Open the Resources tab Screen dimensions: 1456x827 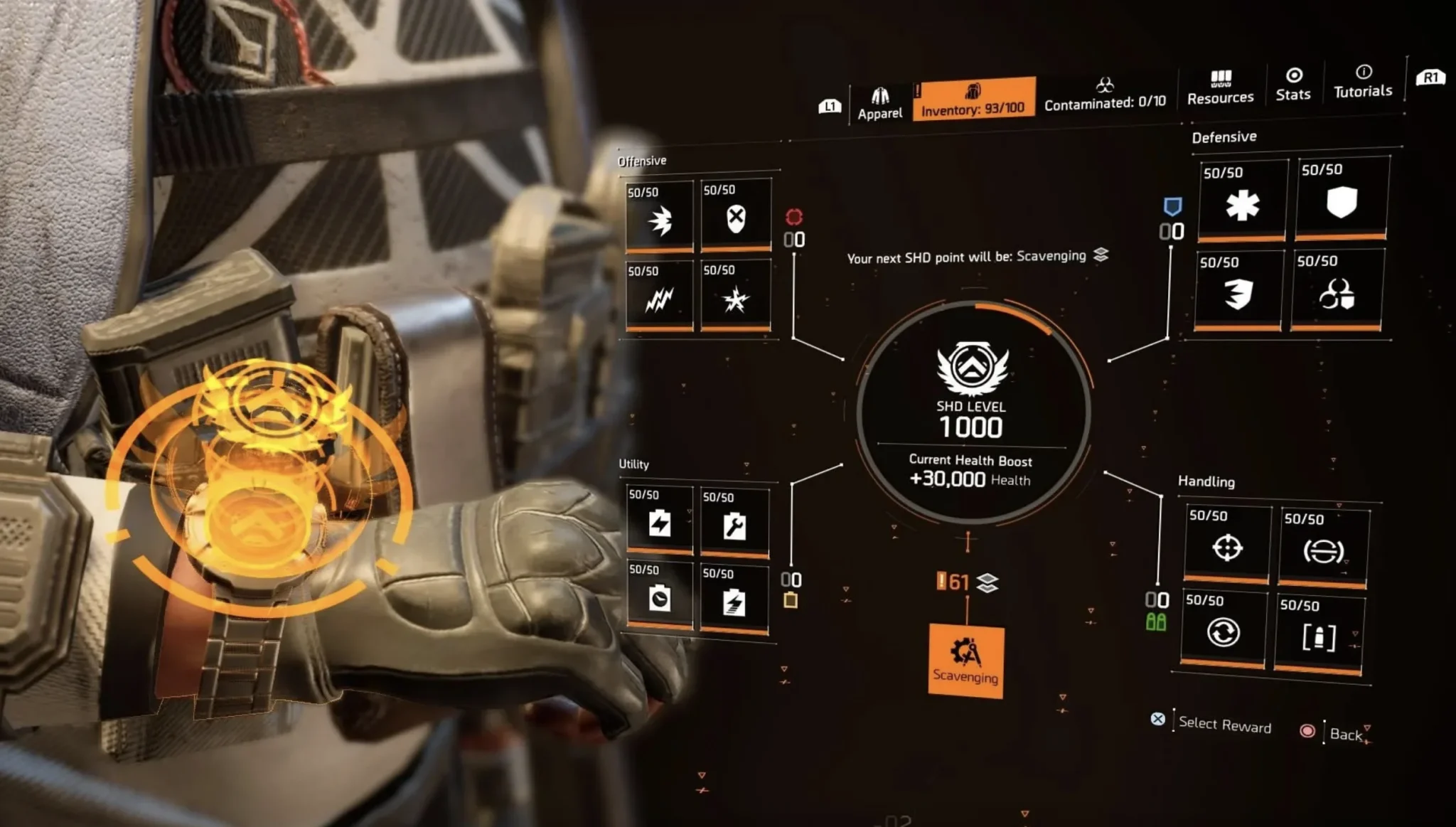click(1220, 88)
